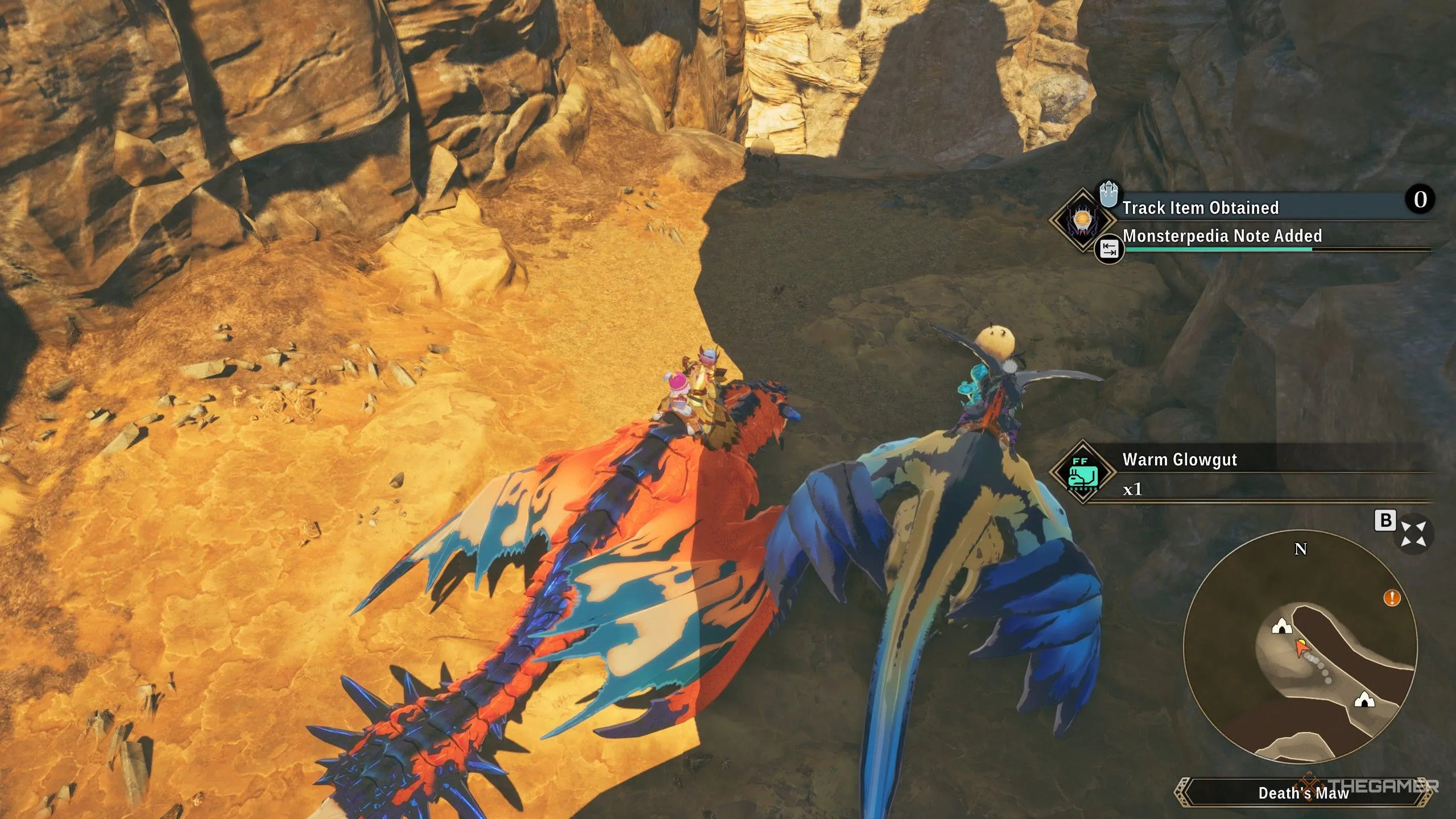View the Monsterpedia Note Added entry
Viewport: 1456px width, 819px height.
pyautogui.click(x=1222, y=236)
